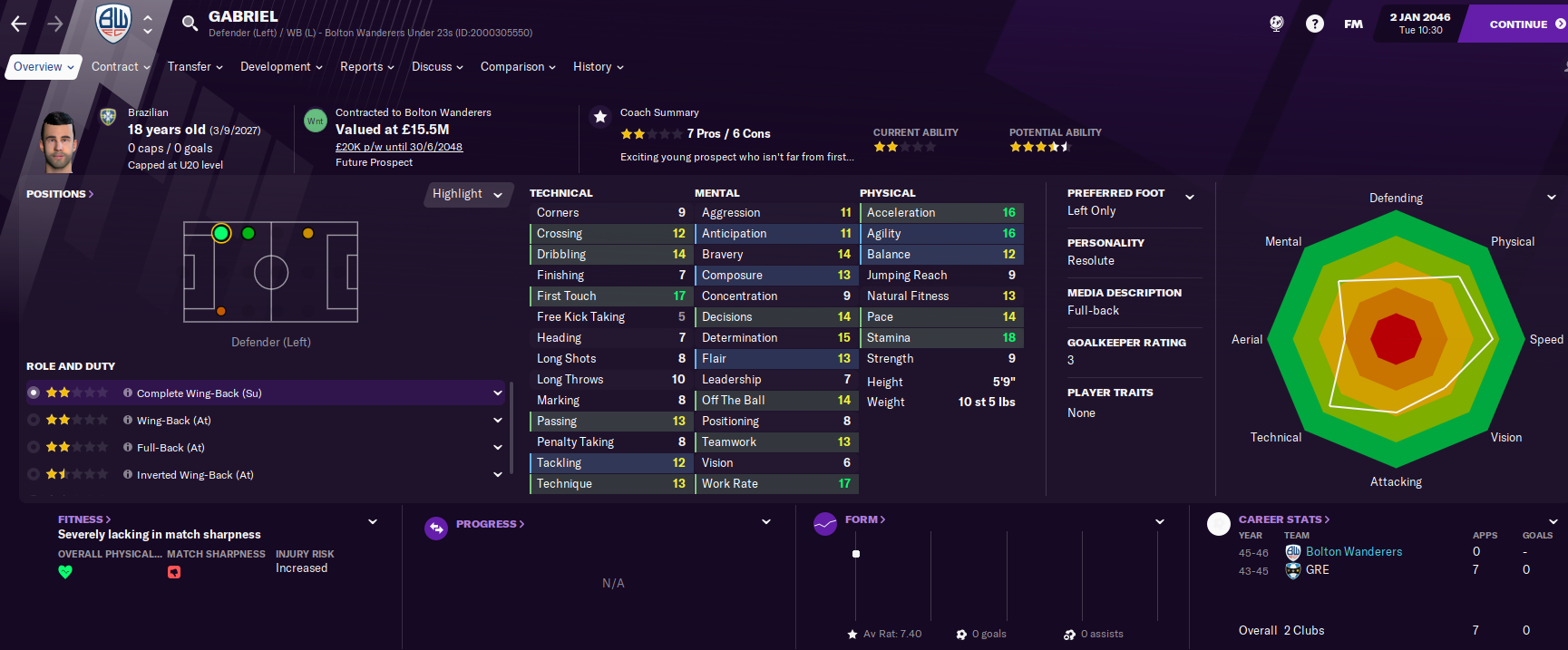Viewport: 1568px width, 650px height.
Task: Open the Discuss menu
Action: pyautogui.click(x=437, y=67)
